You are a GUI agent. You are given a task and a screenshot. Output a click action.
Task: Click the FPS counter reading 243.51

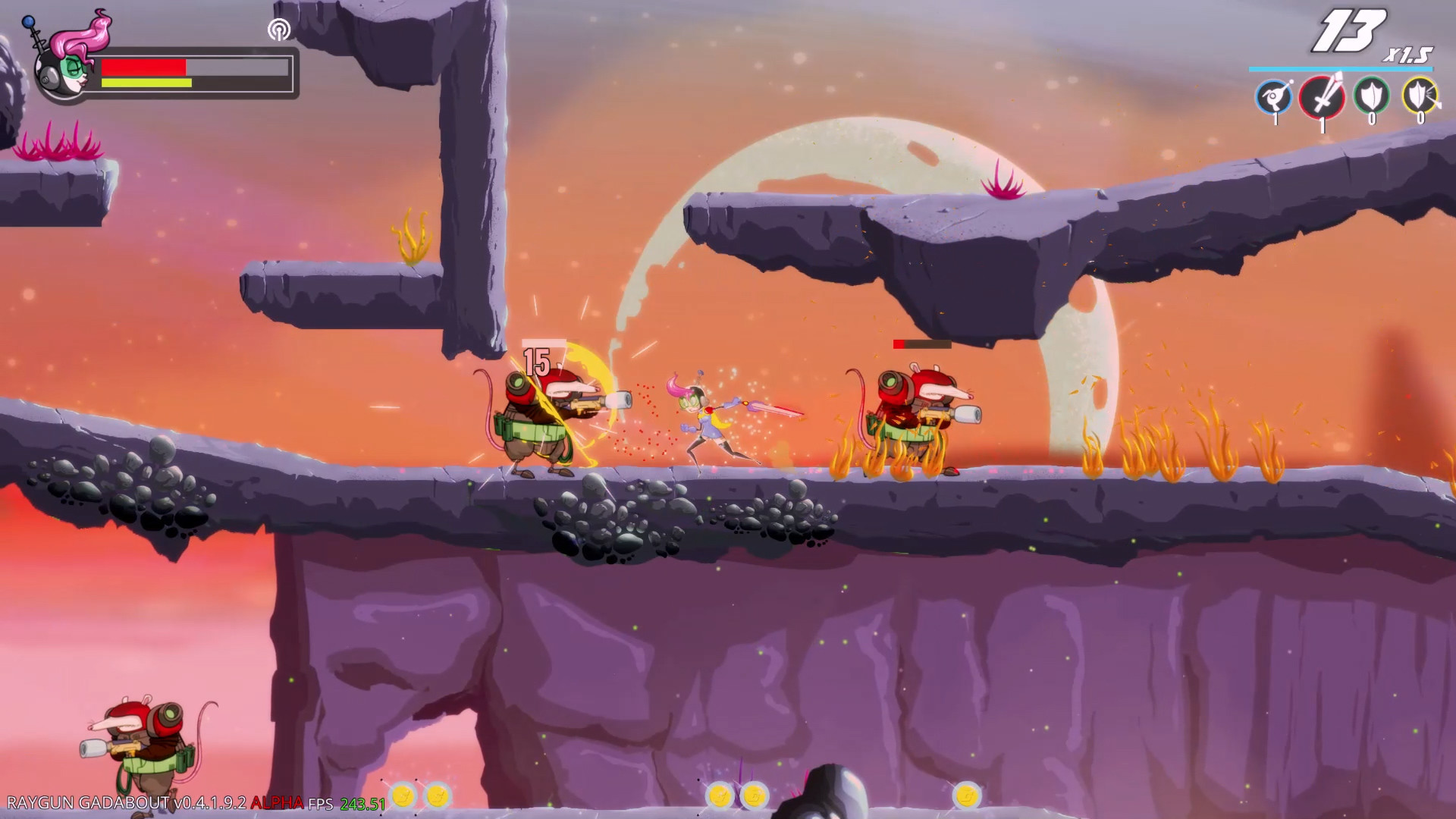[x=362, y=802]
